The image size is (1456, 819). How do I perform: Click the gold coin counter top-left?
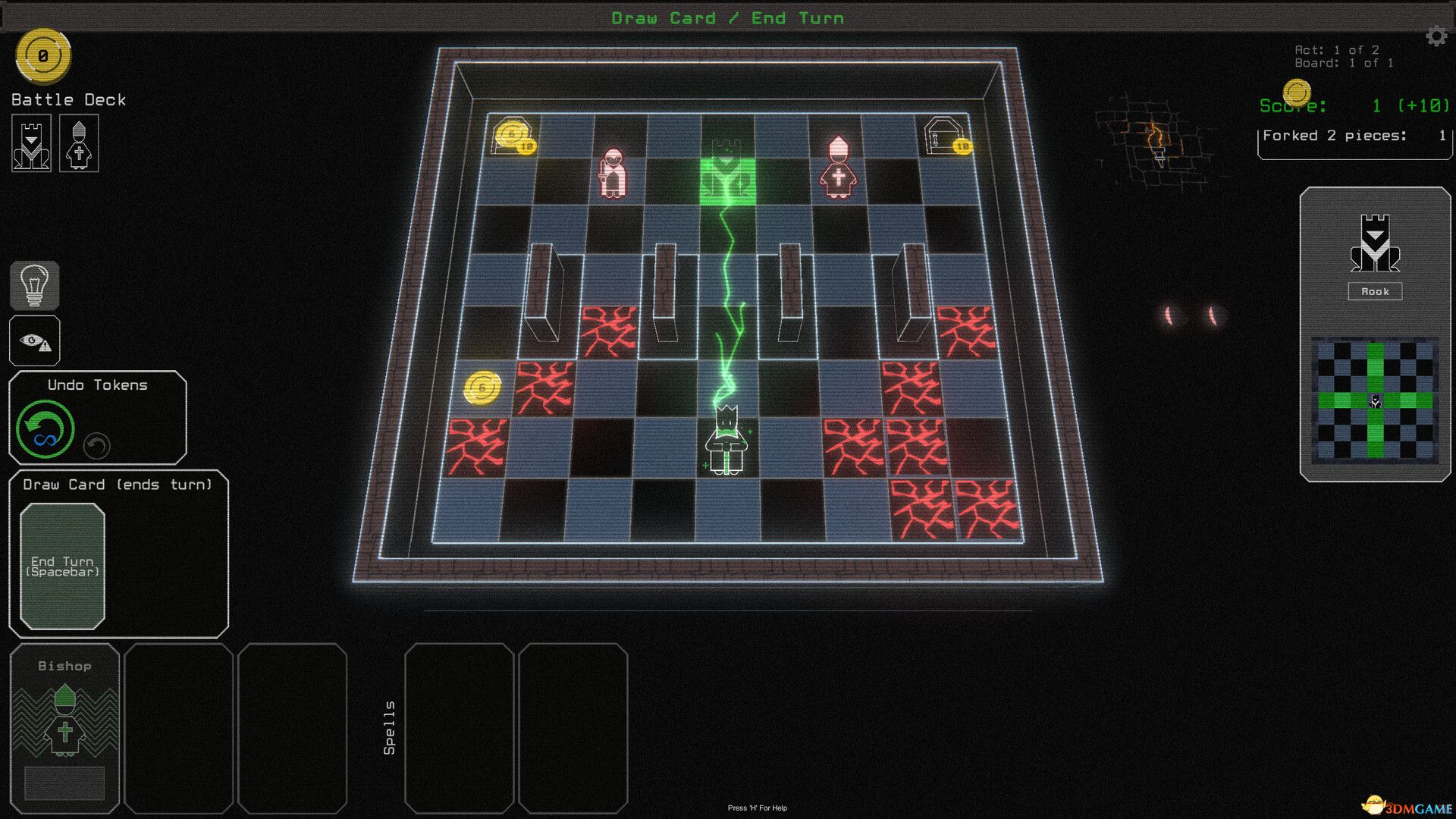click(x=43, y=55)
